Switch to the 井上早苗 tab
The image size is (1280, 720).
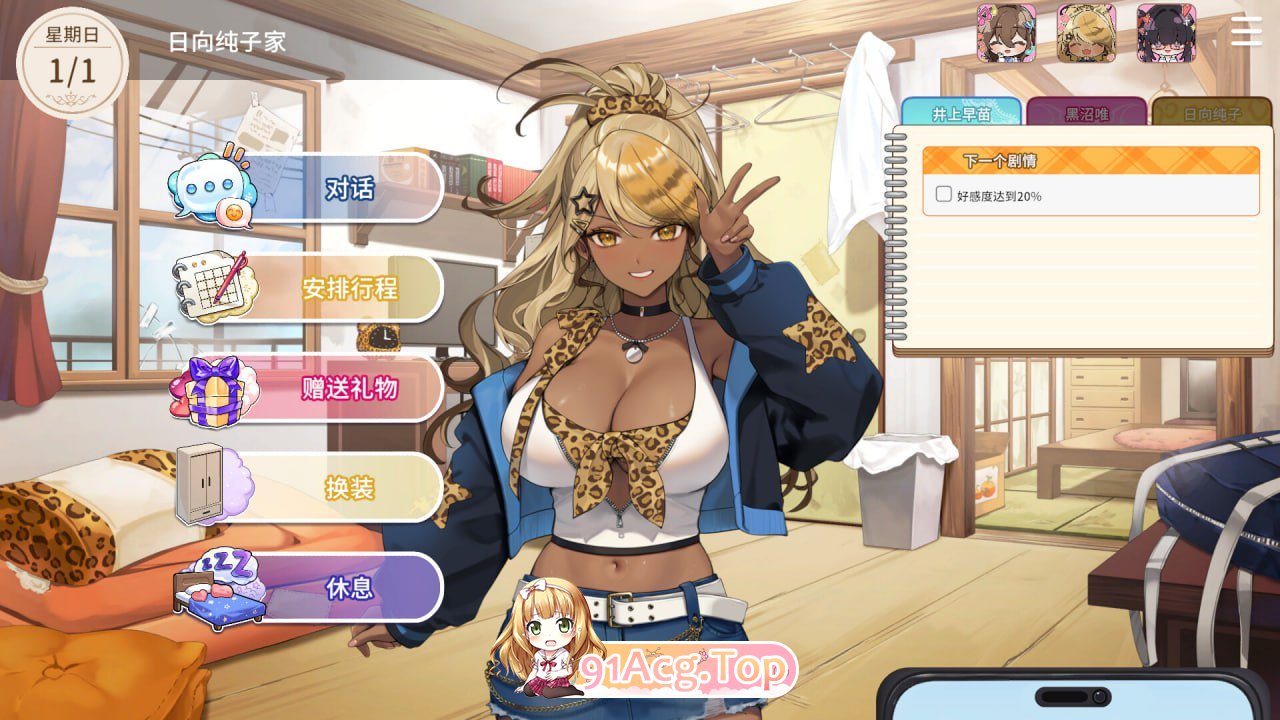click(x=962, y=112)
